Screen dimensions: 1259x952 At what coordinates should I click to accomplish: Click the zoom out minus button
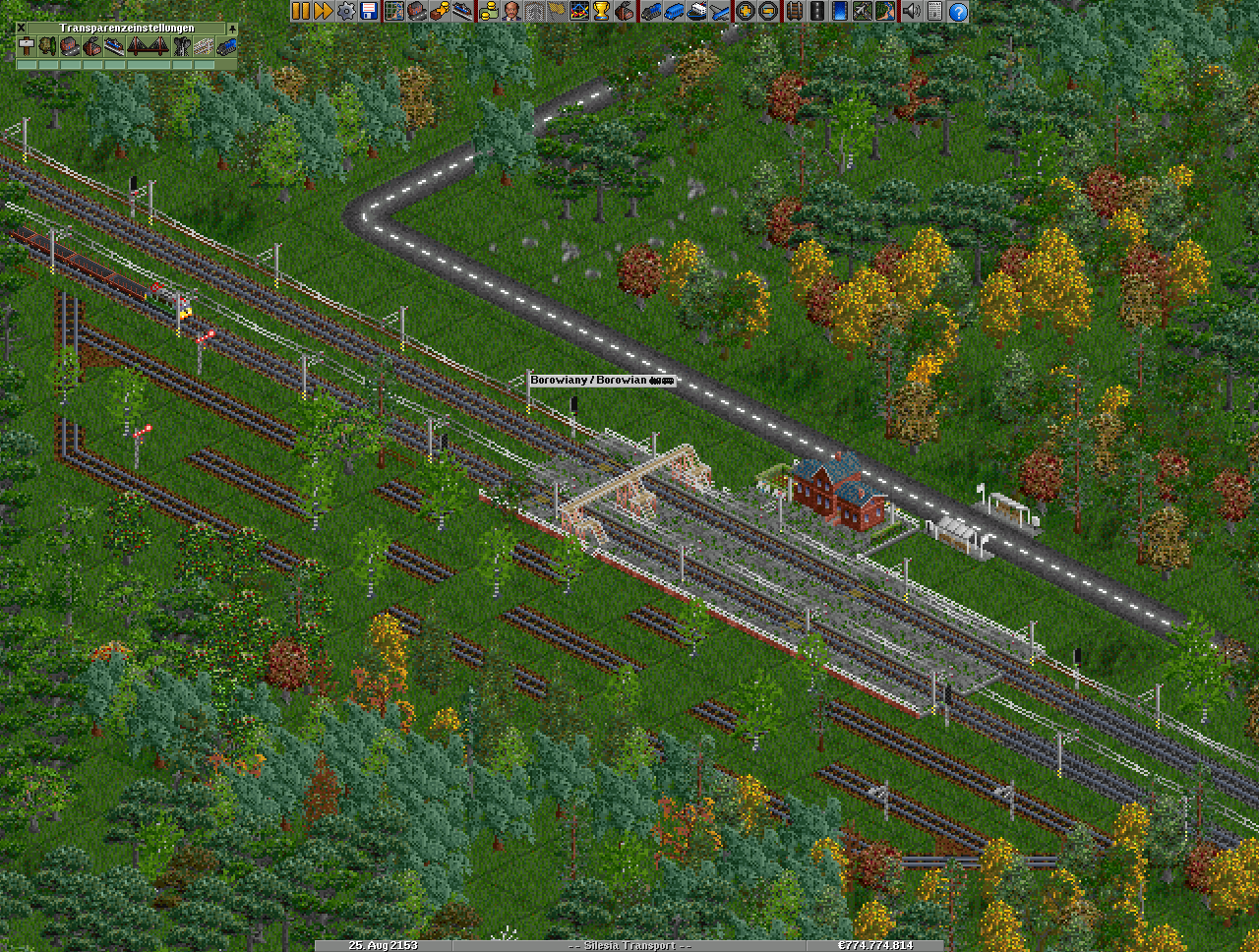(x=768, y=12)
